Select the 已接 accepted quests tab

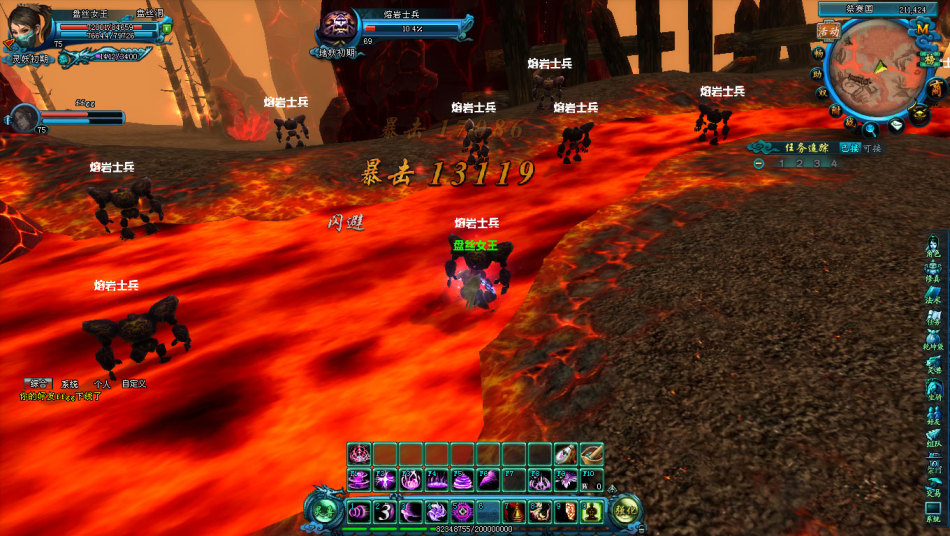(x=850, y=147)
